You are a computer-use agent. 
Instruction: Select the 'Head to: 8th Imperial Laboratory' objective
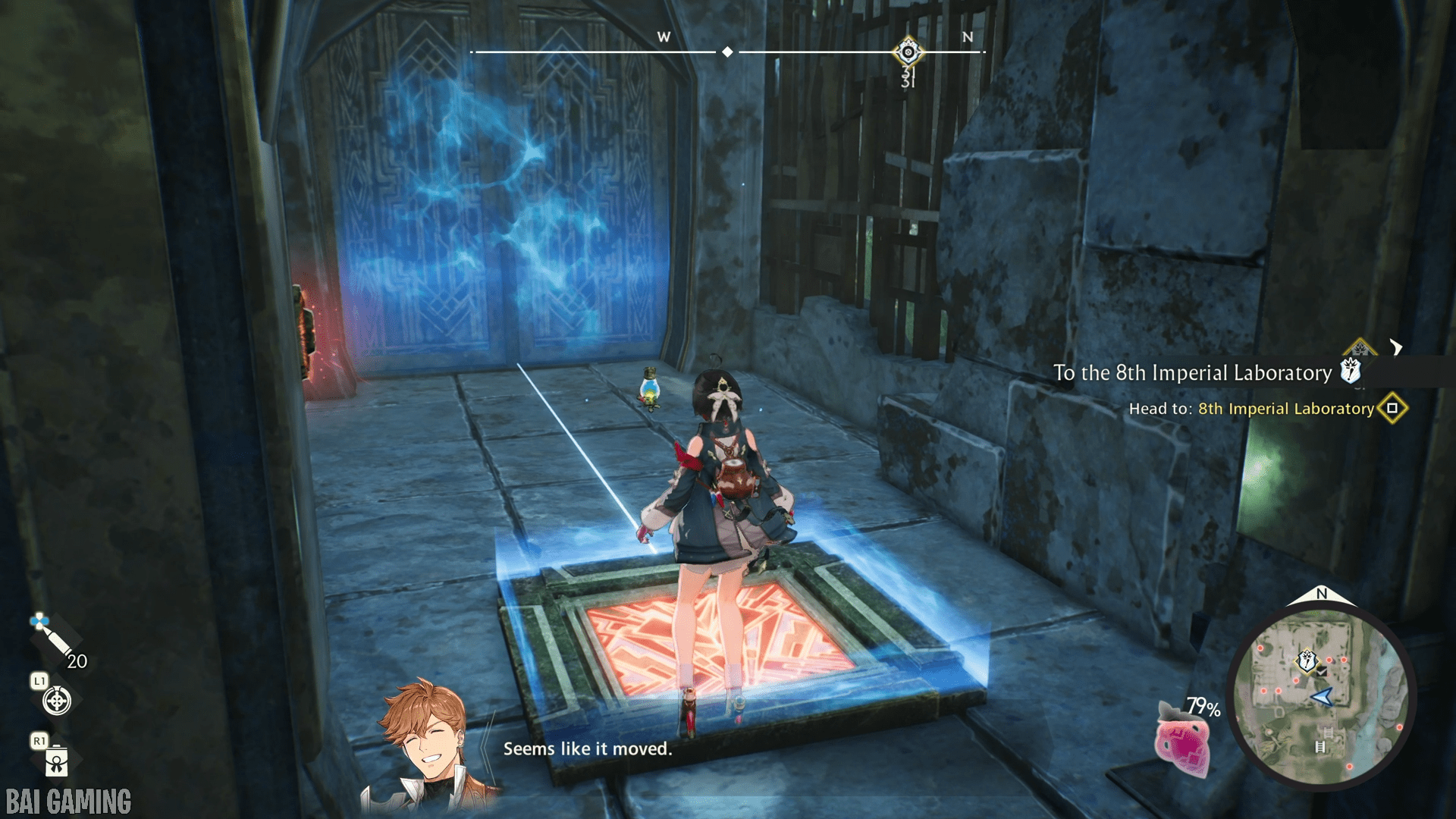pyautogui.click(x=1251, y=409)
